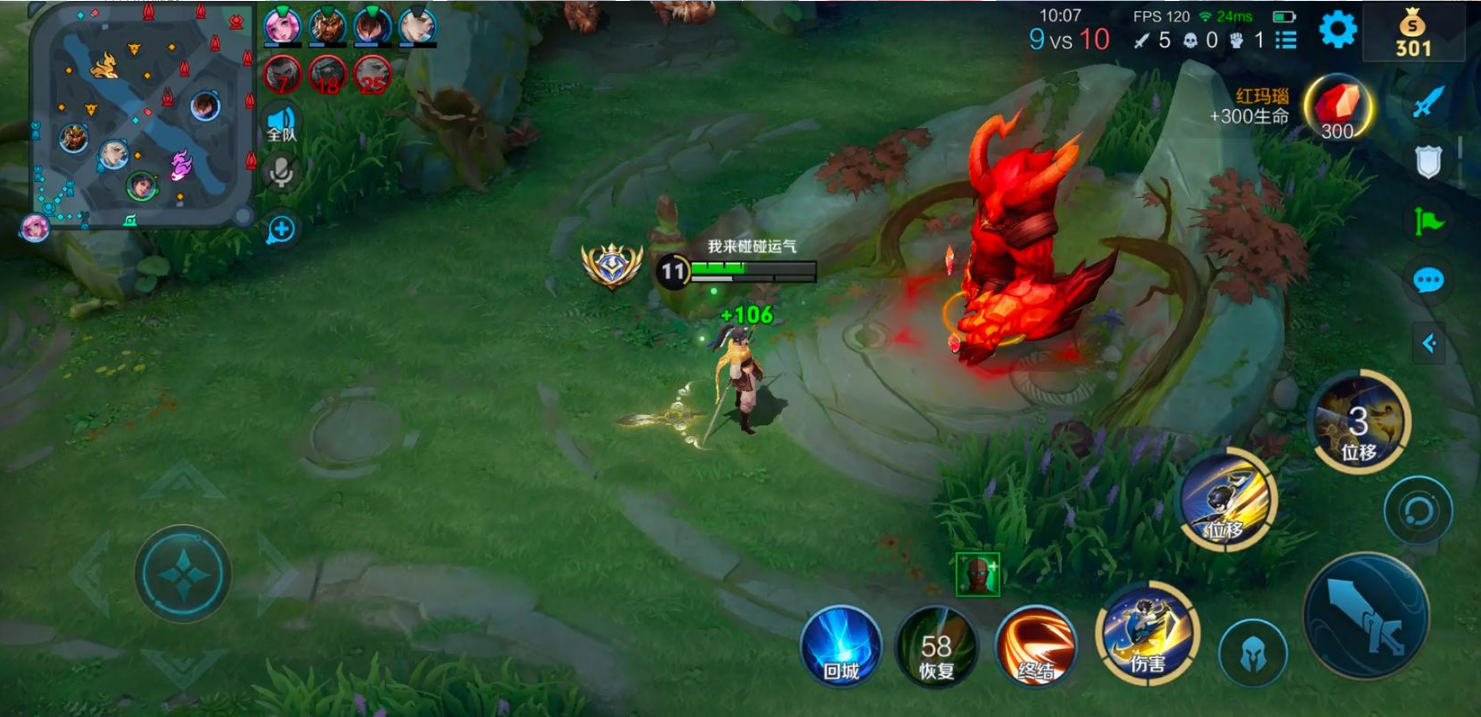Tap the minimap
The image size is (1481, 717).
pyautogui.click(x=140, y=113)
